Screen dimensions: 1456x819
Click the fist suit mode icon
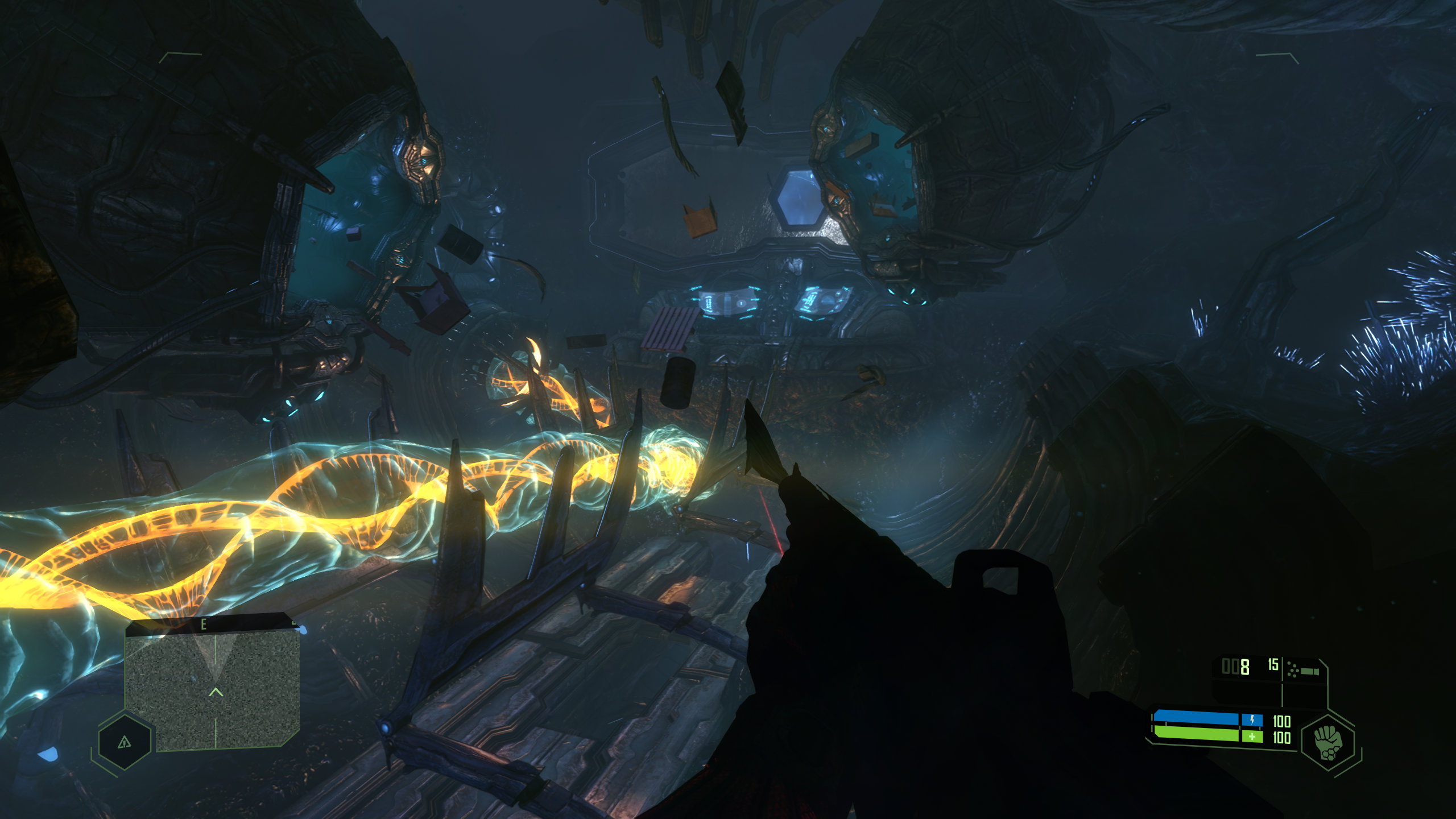pos(1328,742)
